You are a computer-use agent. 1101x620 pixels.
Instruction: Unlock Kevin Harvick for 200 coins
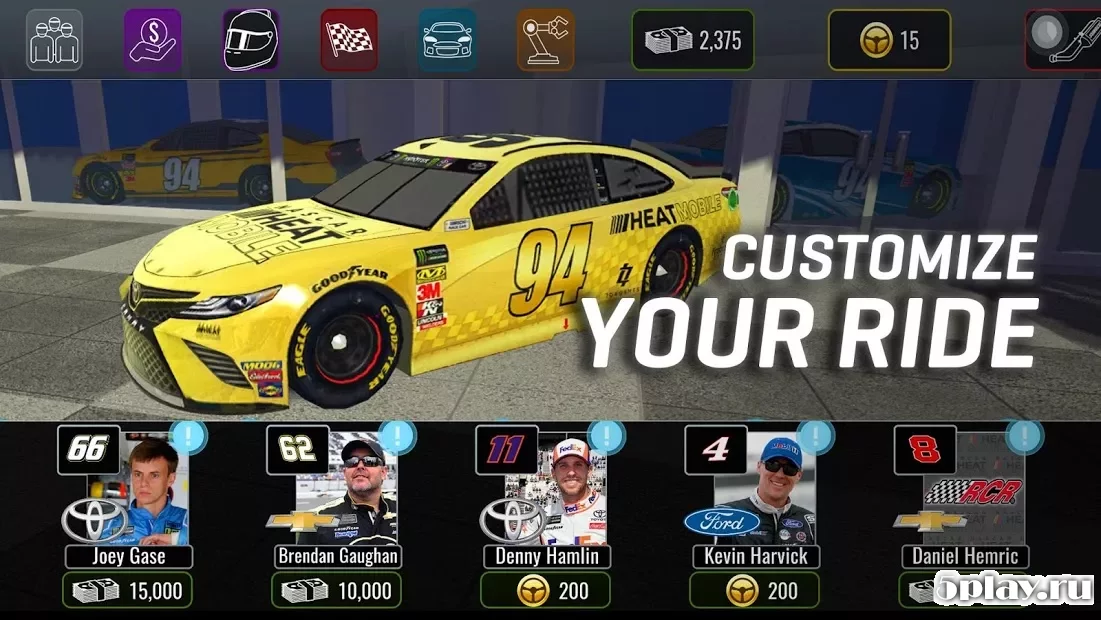click(754, 590)
